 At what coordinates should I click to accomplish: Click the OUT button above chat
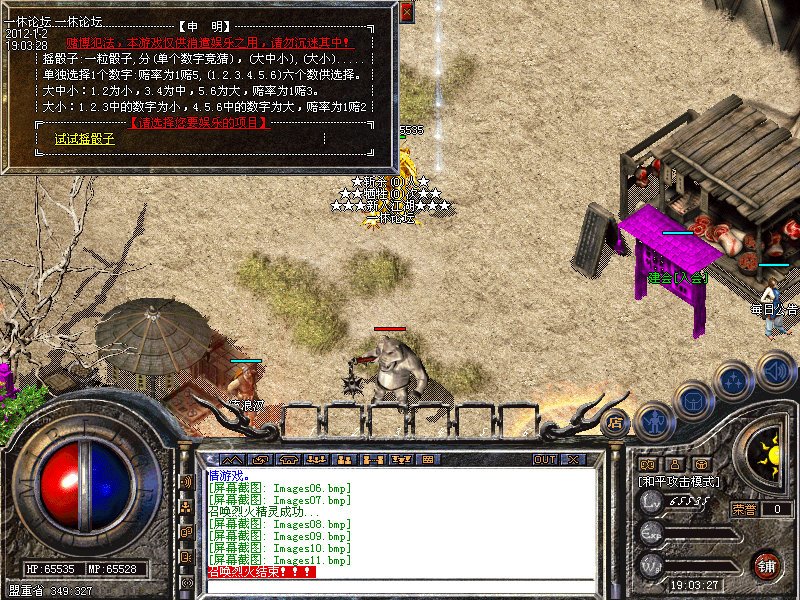pos(545,460)
